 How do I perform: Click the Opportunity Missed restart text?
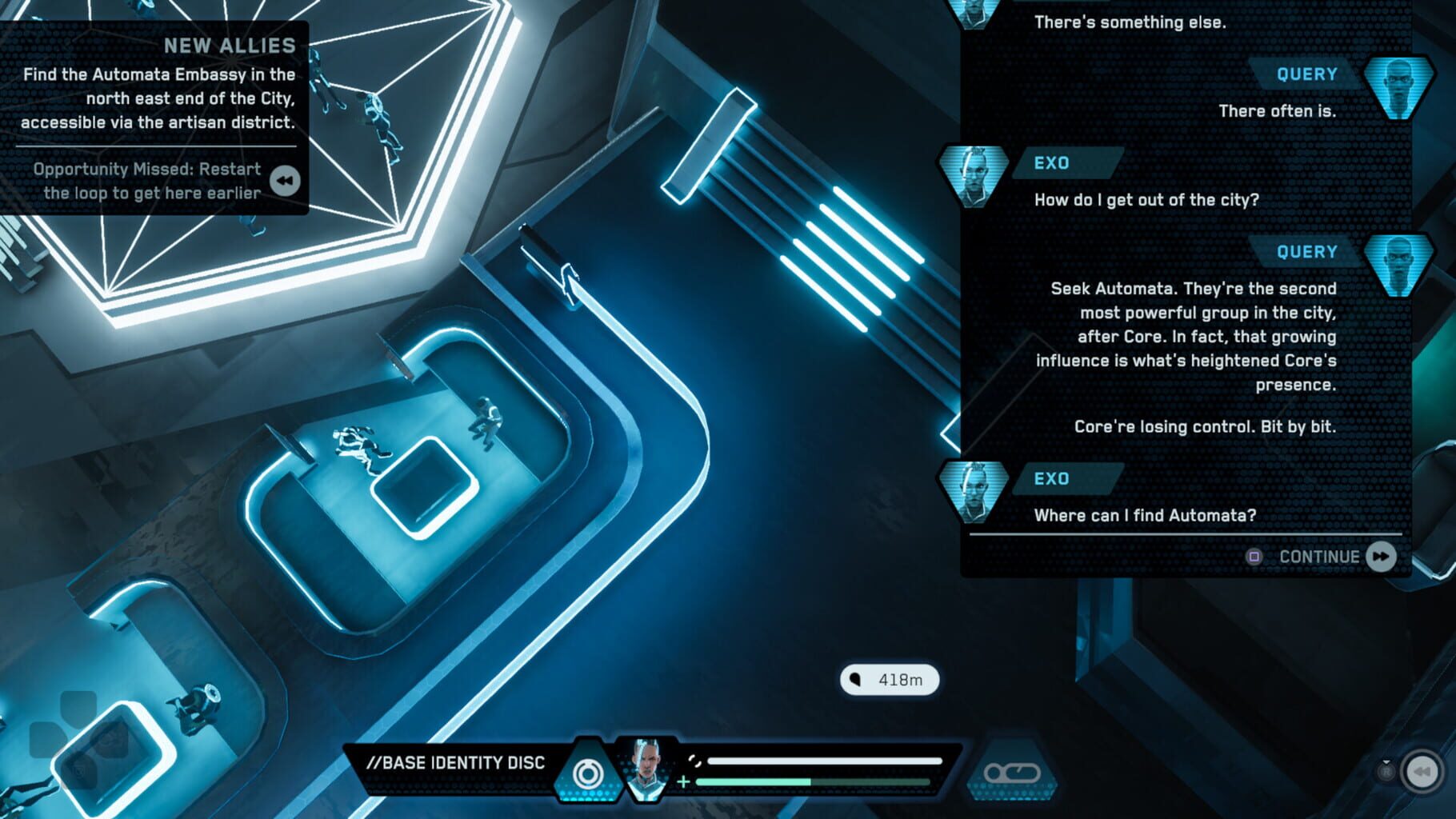(x=146, y=182)
